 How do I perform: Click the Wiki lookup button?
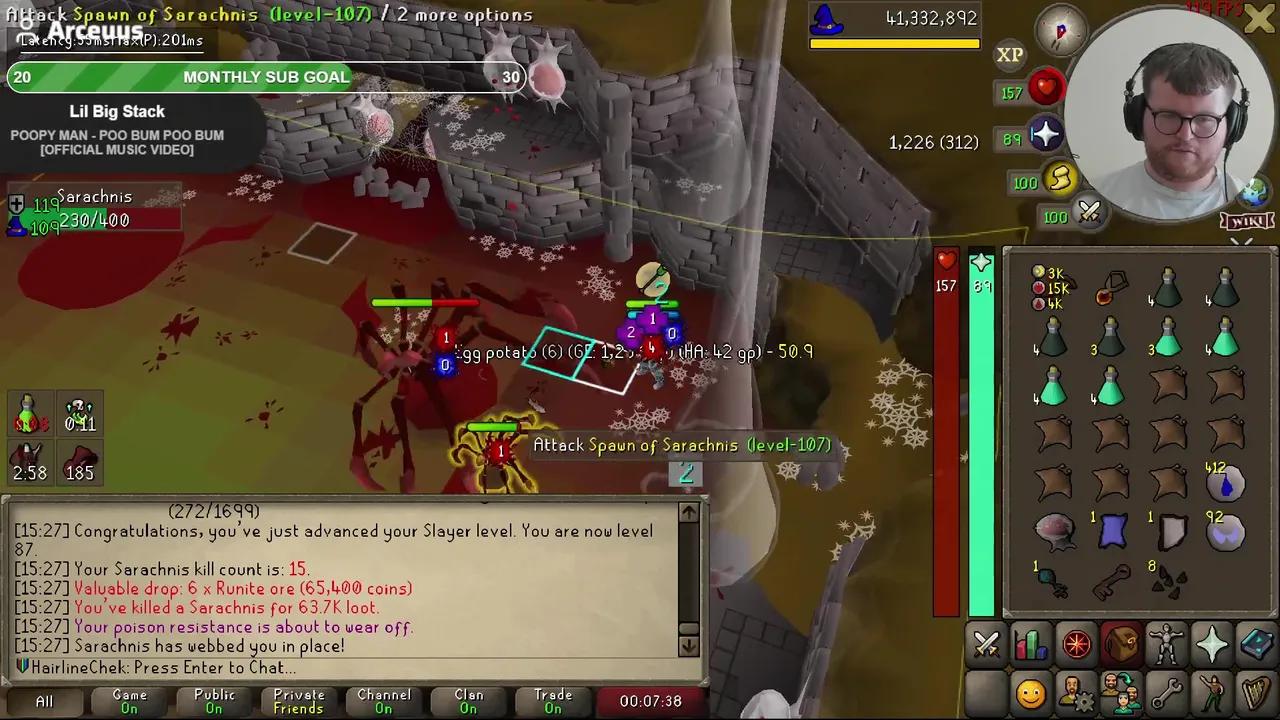point(1247,222)
